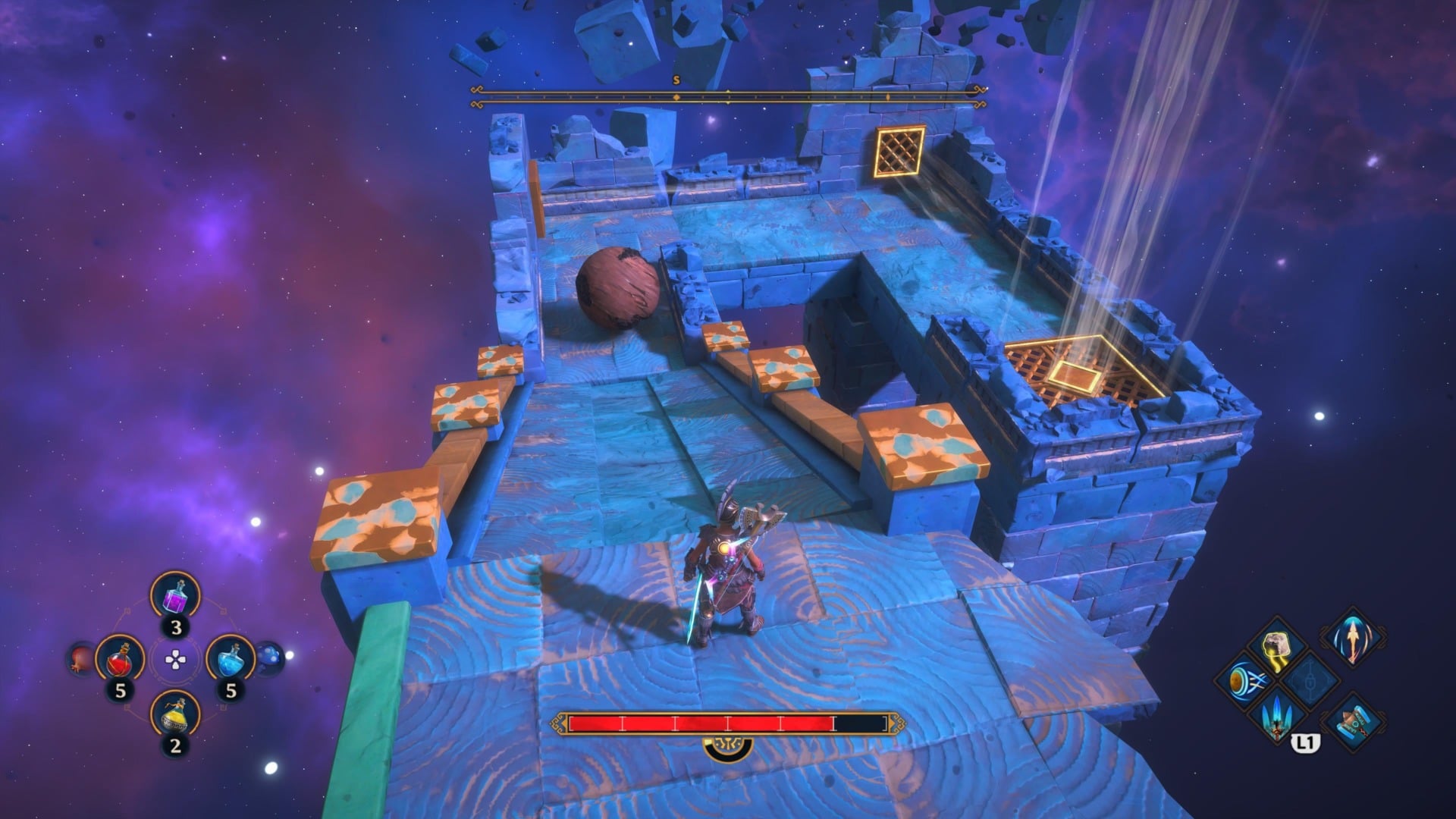Select the purple defense potion from the wheel
This screenshot has width=1456, height=819.
175,597
